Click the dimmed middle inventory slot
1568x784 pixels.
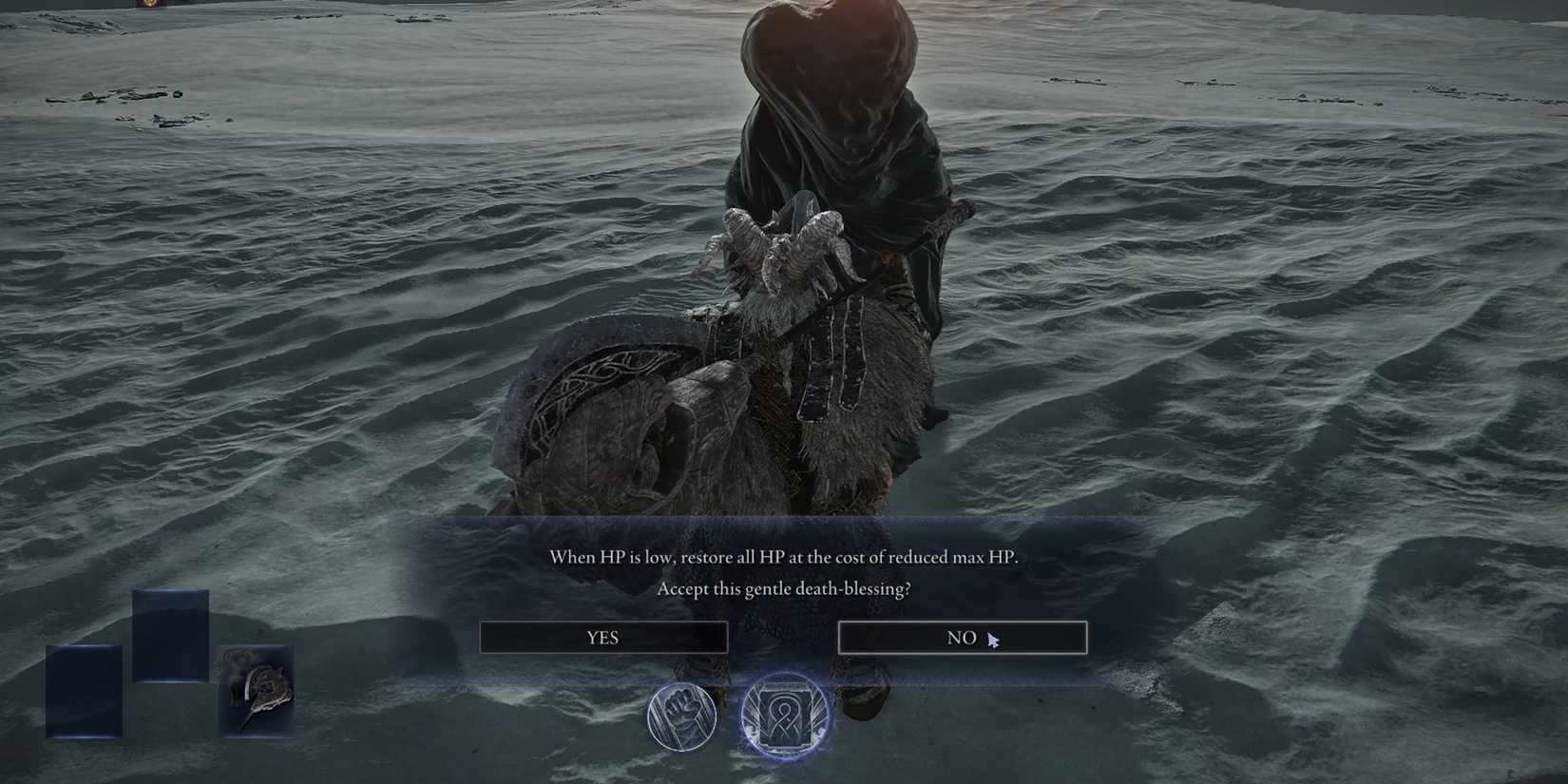pyautogui.click(x=171, y=635)
